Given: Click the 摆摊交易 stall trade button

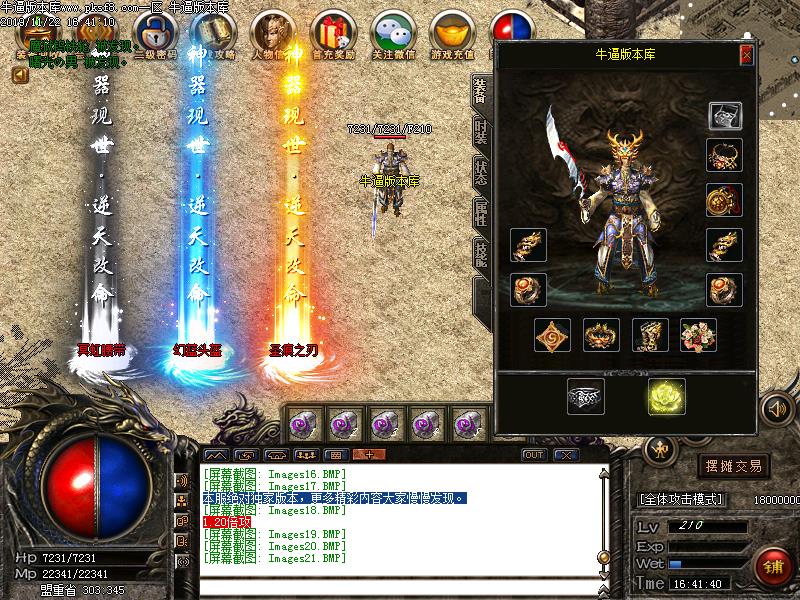Looking at the screenshot, I should tap(734, 466).
